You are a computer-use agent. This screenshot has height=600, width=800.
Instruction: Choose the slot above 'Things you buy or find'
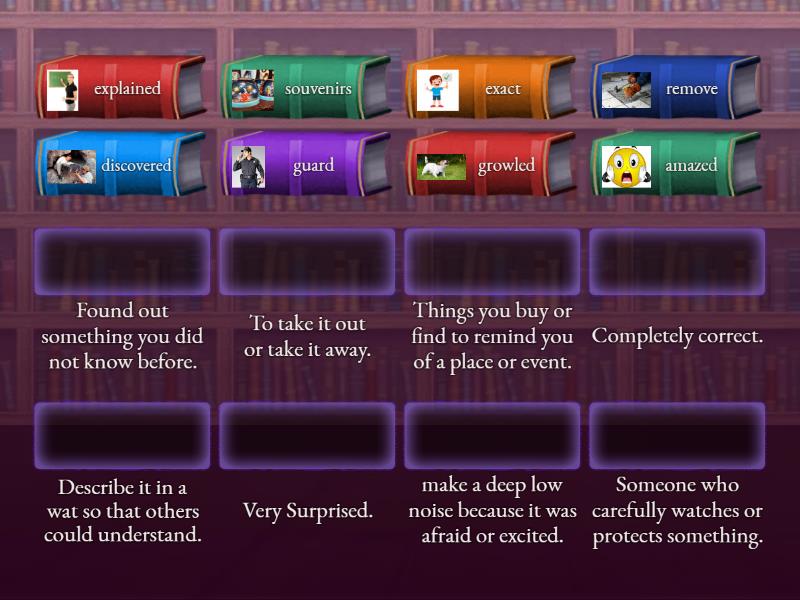click(492, 262)
